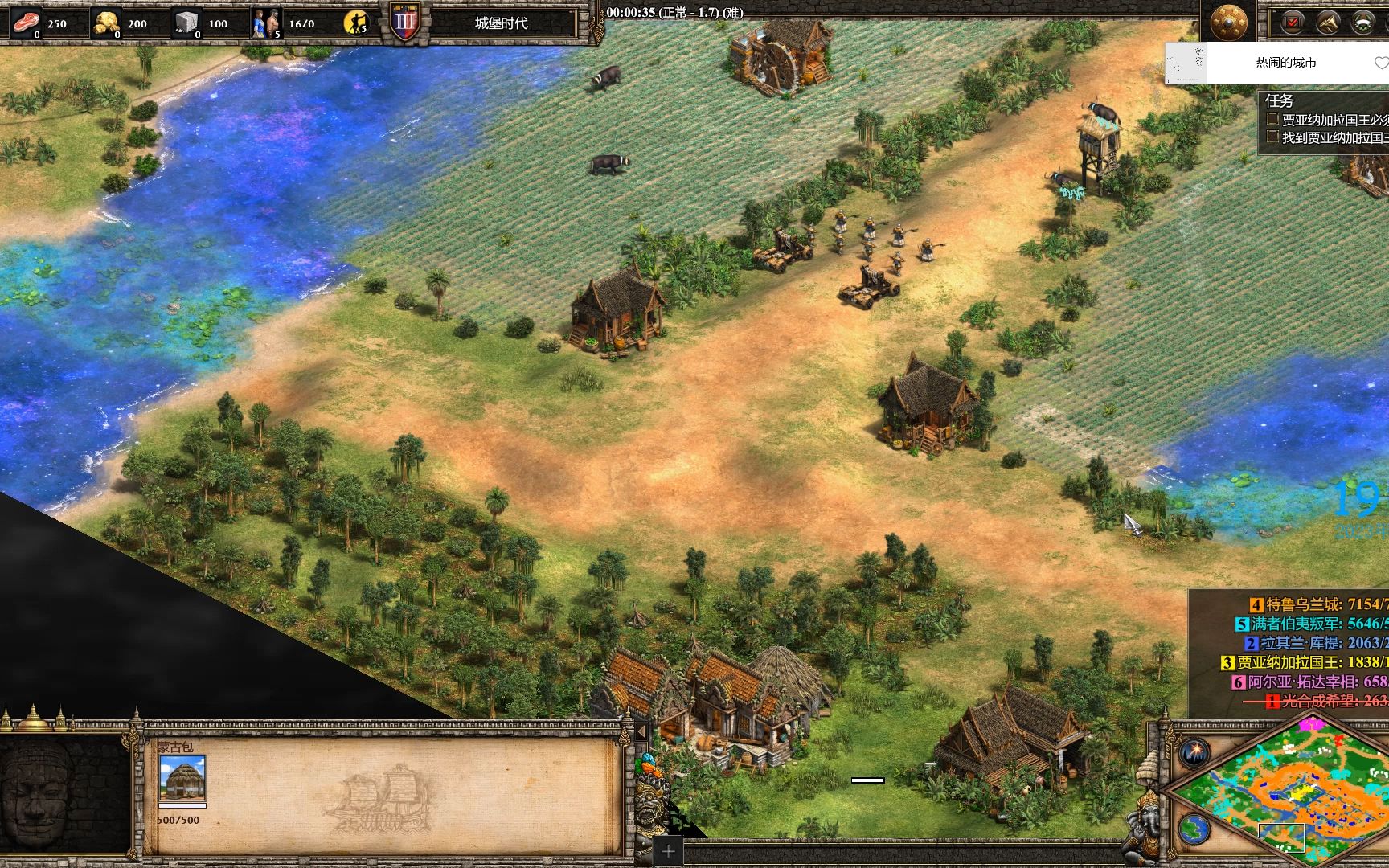Image resolution: width=1389 pixels, height=868 pixels.
Task: Like the 热闹的城市 track with the heart
Action: tap(1381, 63)
